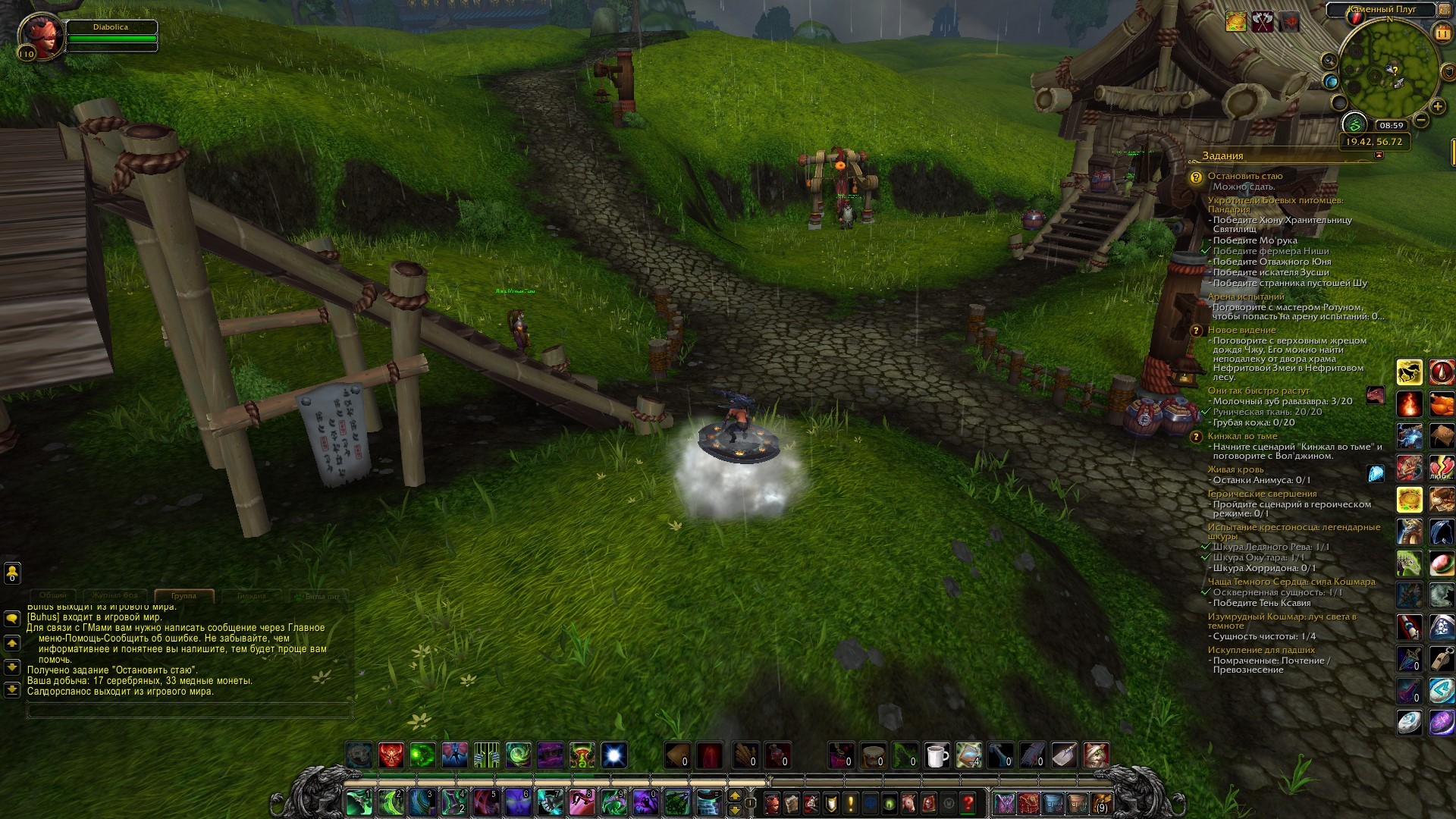
Task: Open the tracked quest 'Новое видение'
Action: click(x=1241, y=330)
